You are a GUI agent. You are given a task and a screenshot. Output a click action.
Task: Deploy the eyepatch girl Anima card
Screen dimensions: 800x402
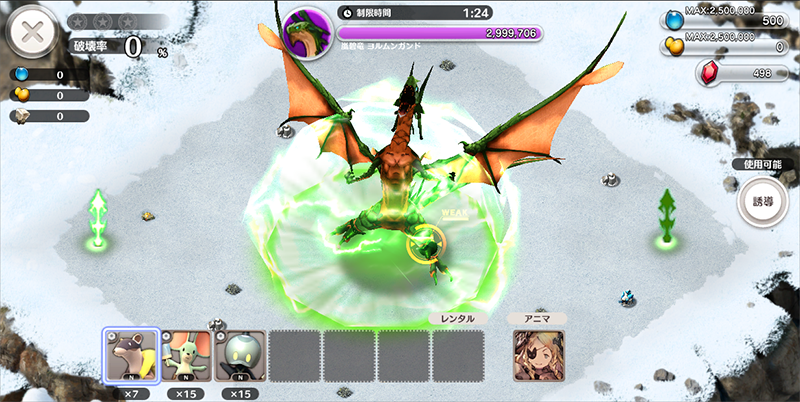pyautogui.click(x=538, y=355)
